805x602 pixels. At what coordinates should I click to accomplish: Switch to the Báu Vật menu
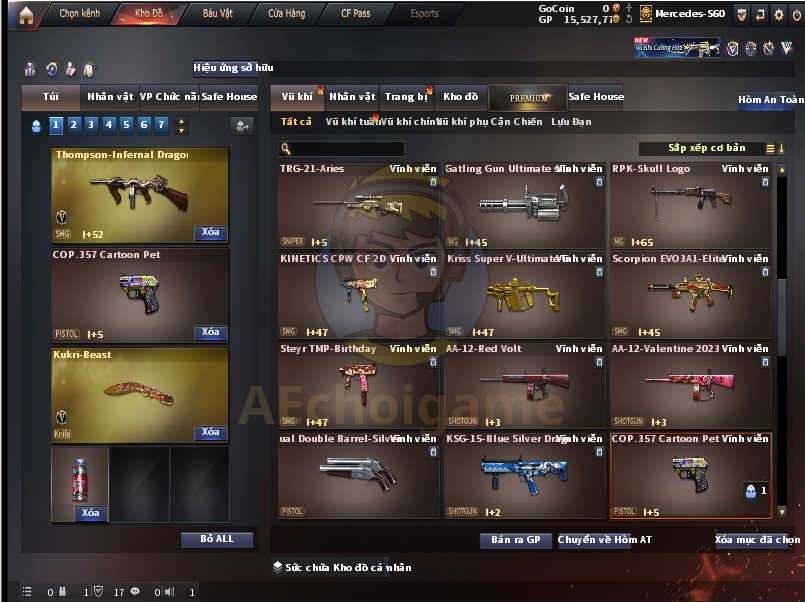218,14
